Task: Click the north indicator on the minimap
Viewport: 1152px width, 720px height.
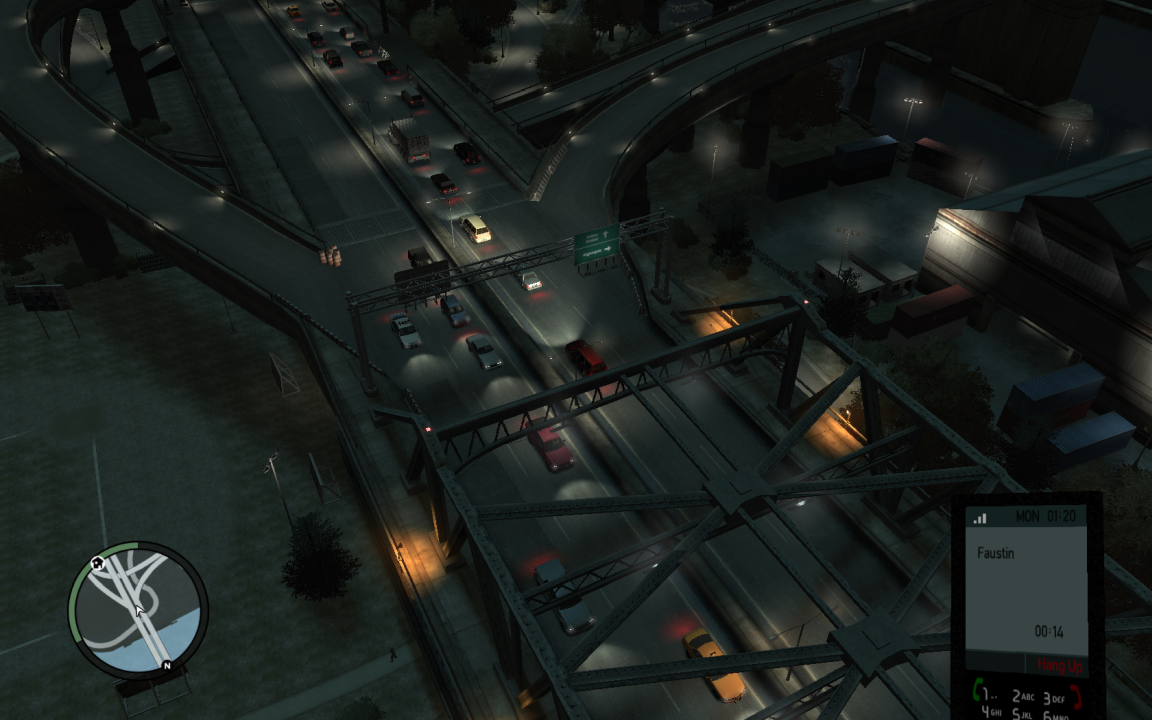Action: (x=167, y=666)
